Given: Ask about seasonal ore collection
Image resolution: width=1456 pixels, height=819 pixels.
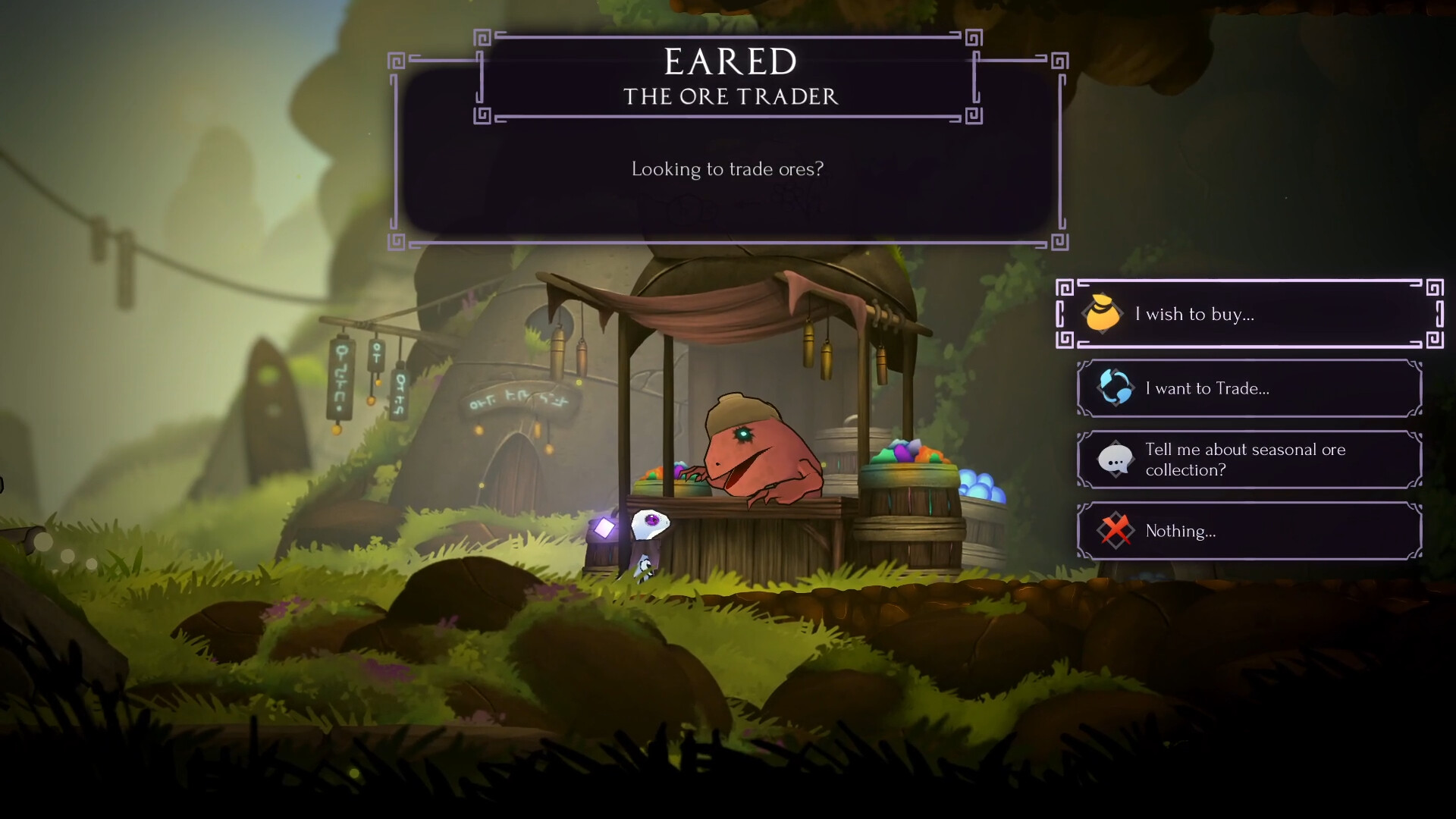Looking at the screenshot, I should [1248, 460].
